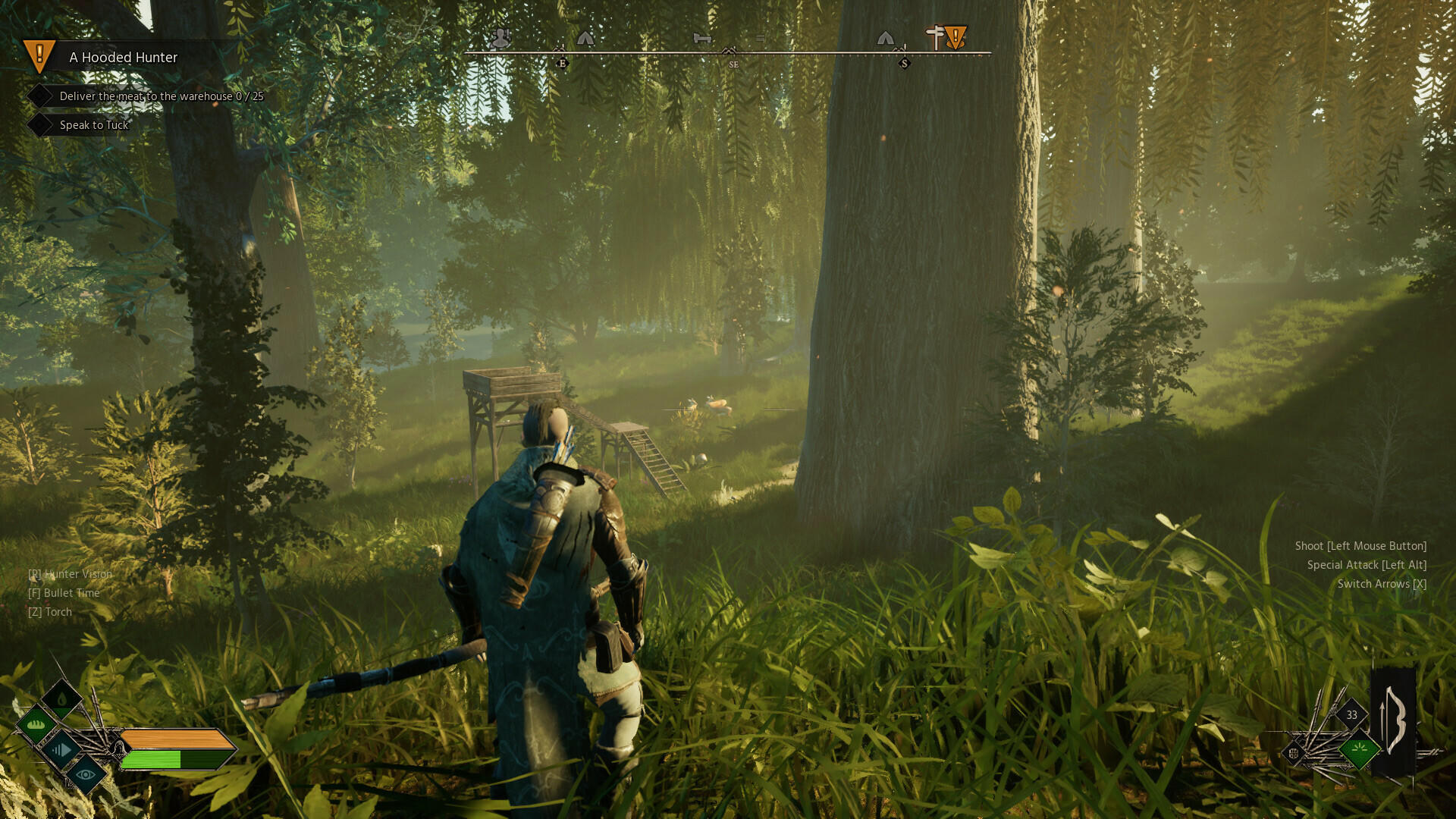Toggle Hunter Vision from the prompt list
This screenshot has width=1456, height=819.
[71, 574]
